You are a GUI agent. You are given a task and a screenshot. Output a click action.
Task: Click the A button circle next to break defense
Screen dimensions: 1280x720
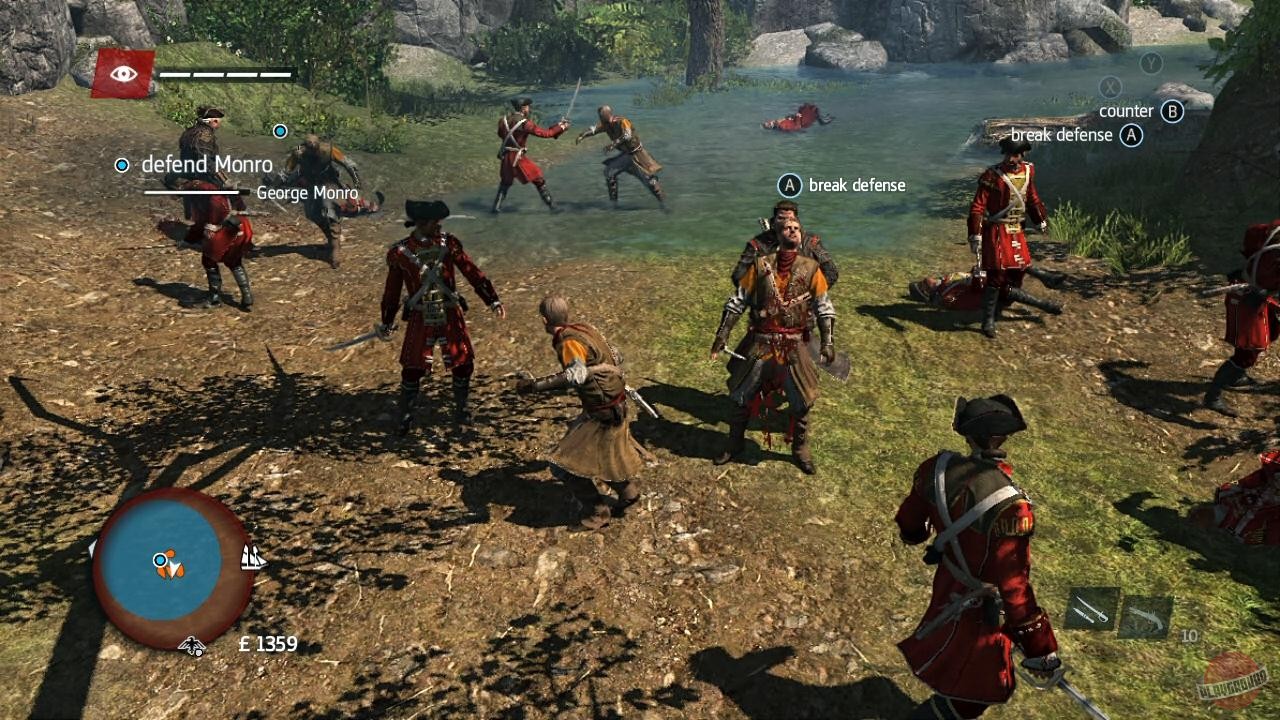tap(790, 185)
